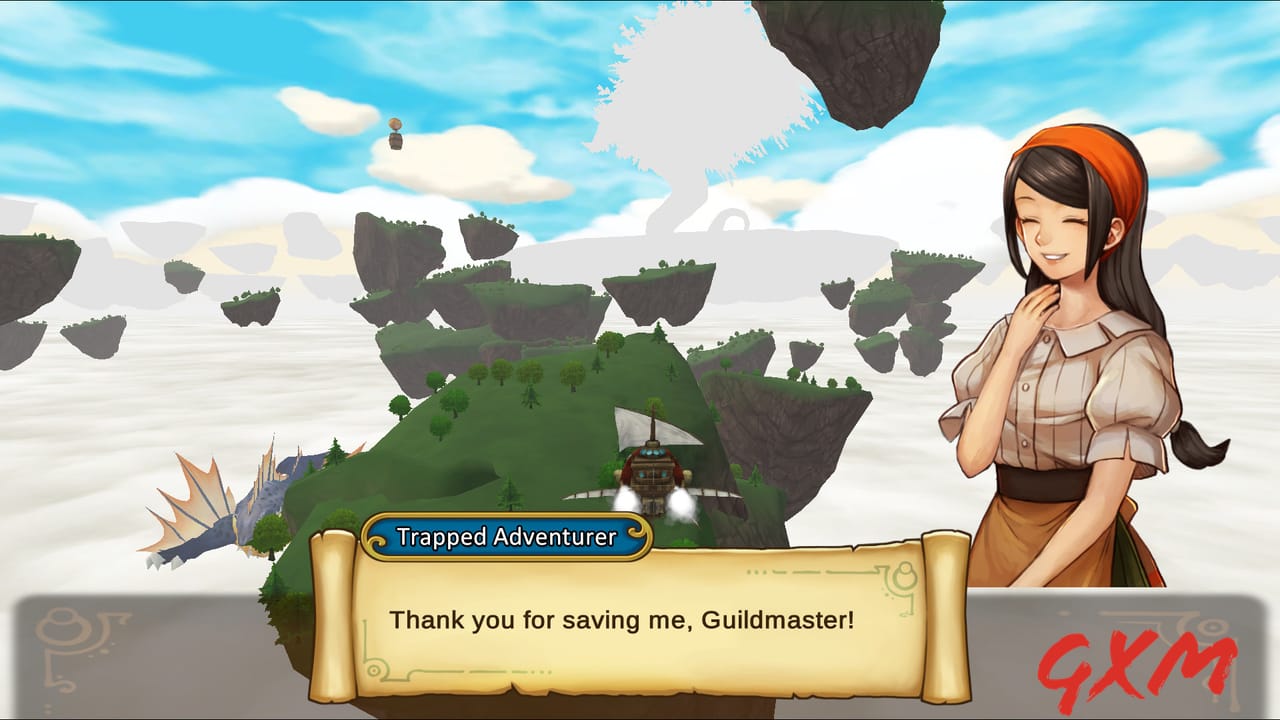Select the smiling woman's character portrait
This screenshot has height=720, width=1280.
pyautogui.click(x=1070, y=350)
